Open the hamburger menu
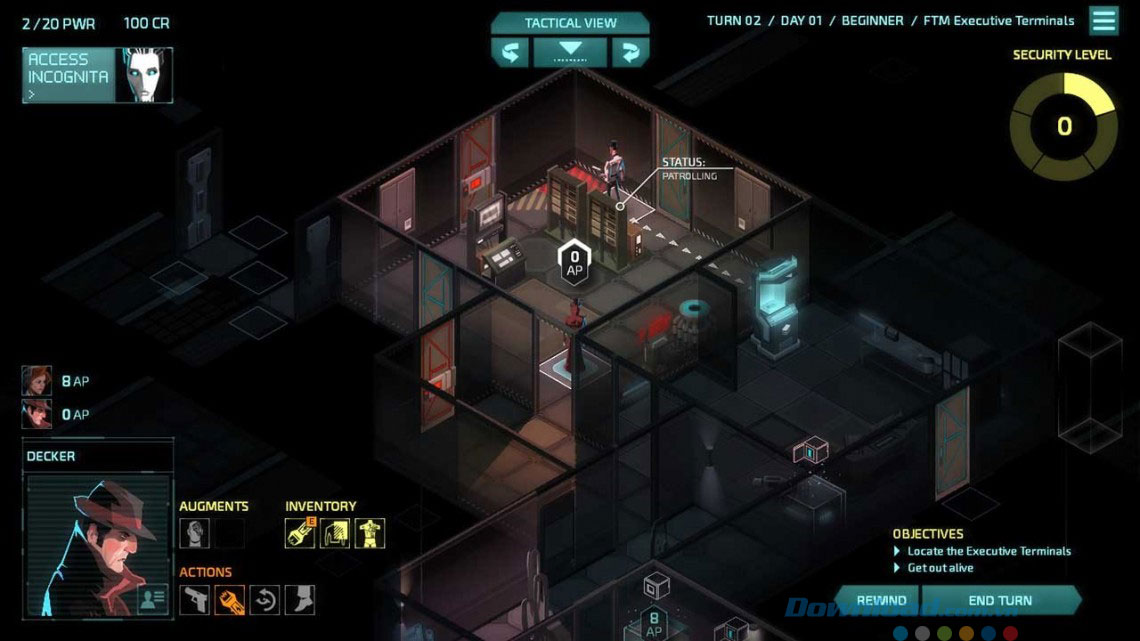Image resolution: width=1140 pixels, height=641 pixels. (1104, 21)
